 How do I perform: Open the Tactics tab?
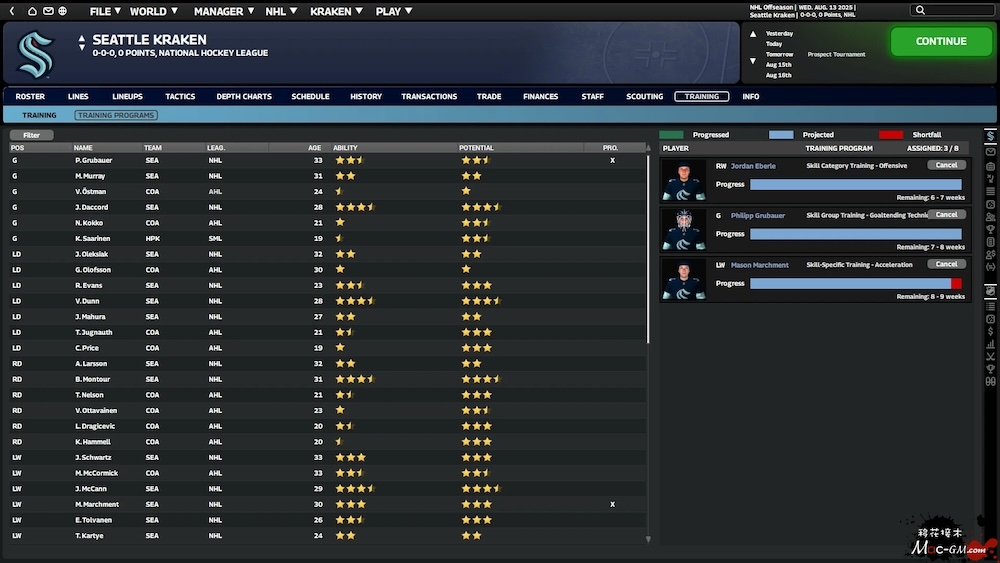pyautogui.click(x=180, y=97)
